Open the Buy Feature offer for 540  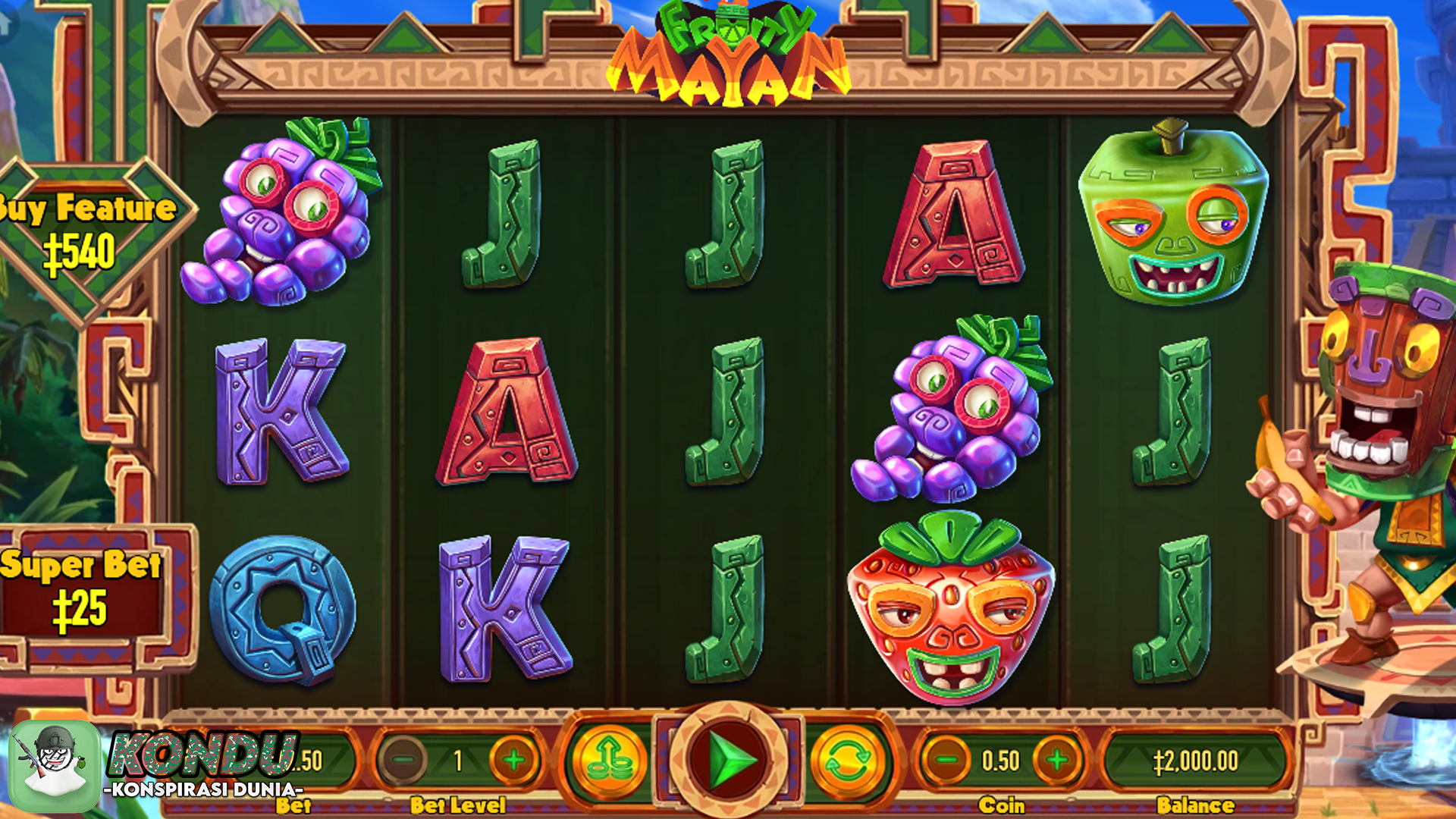tap(83, 235)
